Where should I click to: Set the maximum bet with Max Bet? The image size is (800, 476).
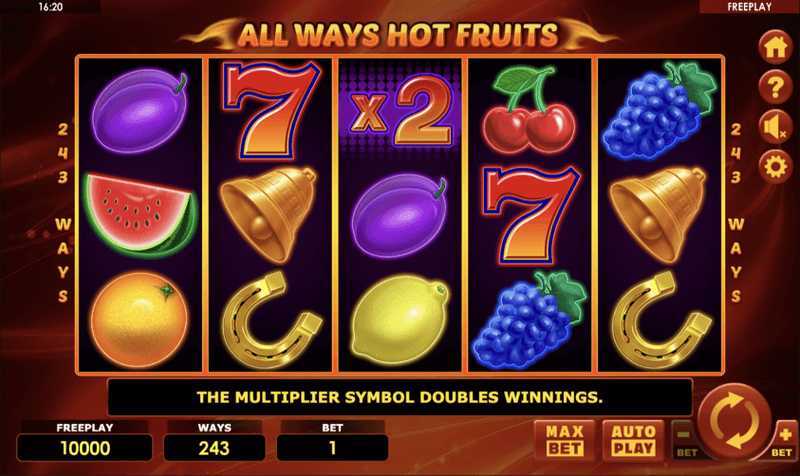[564, 438]
